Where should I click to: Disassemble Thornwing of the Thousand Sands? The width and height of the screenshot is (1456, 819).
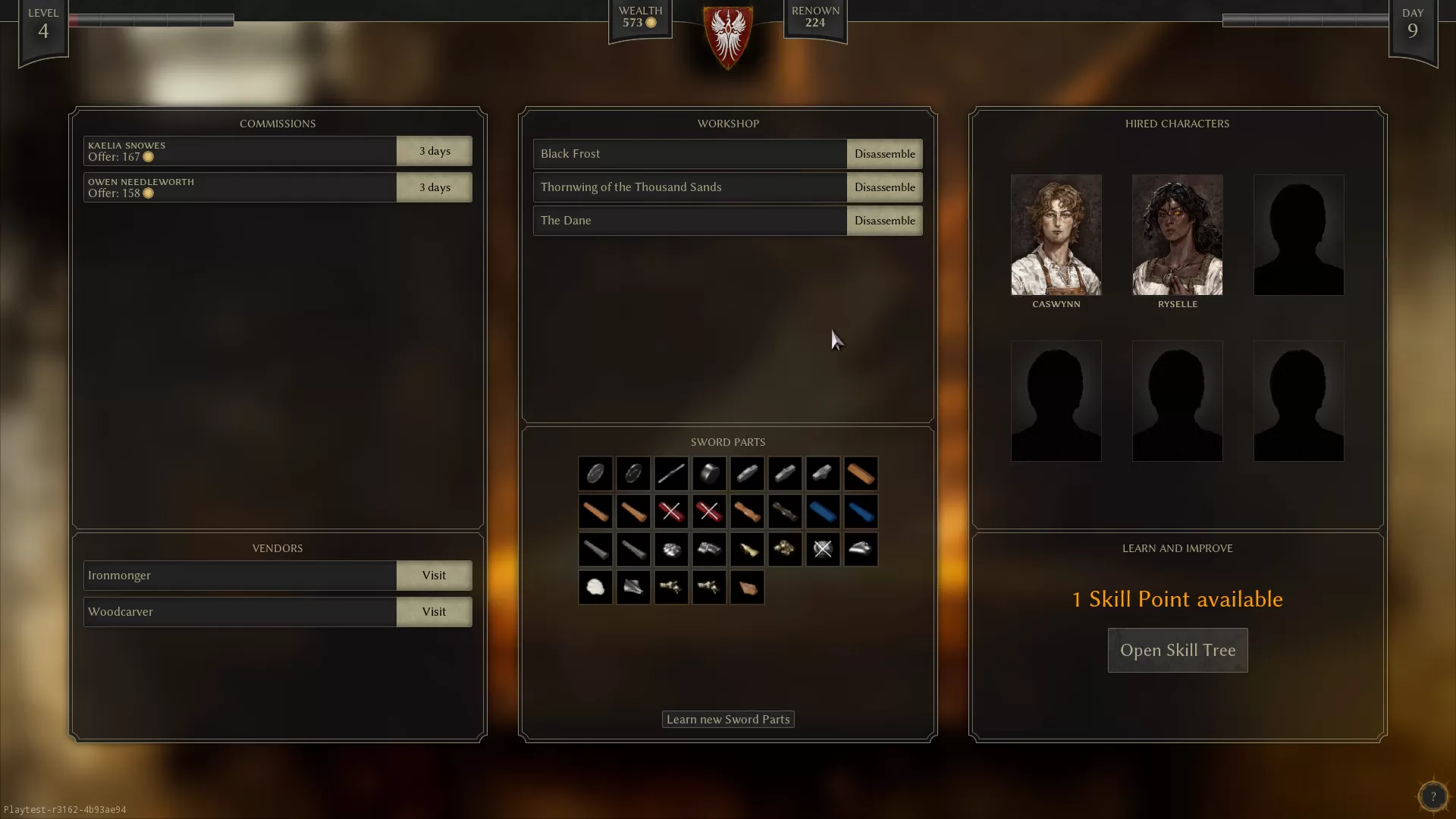point(884,187)
